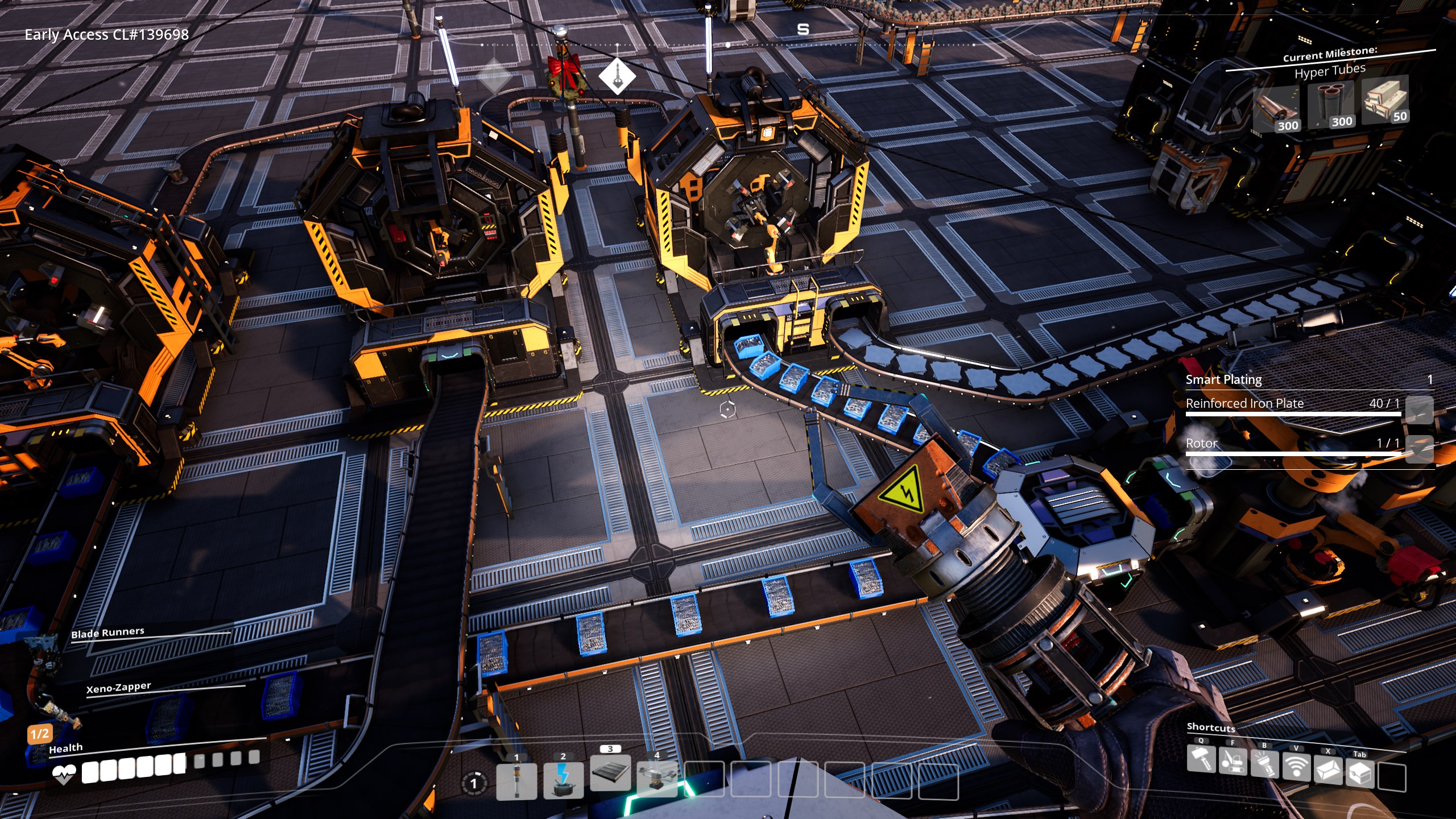
Task: Select the foundation hotbar slot
Action: coord(610,773)
